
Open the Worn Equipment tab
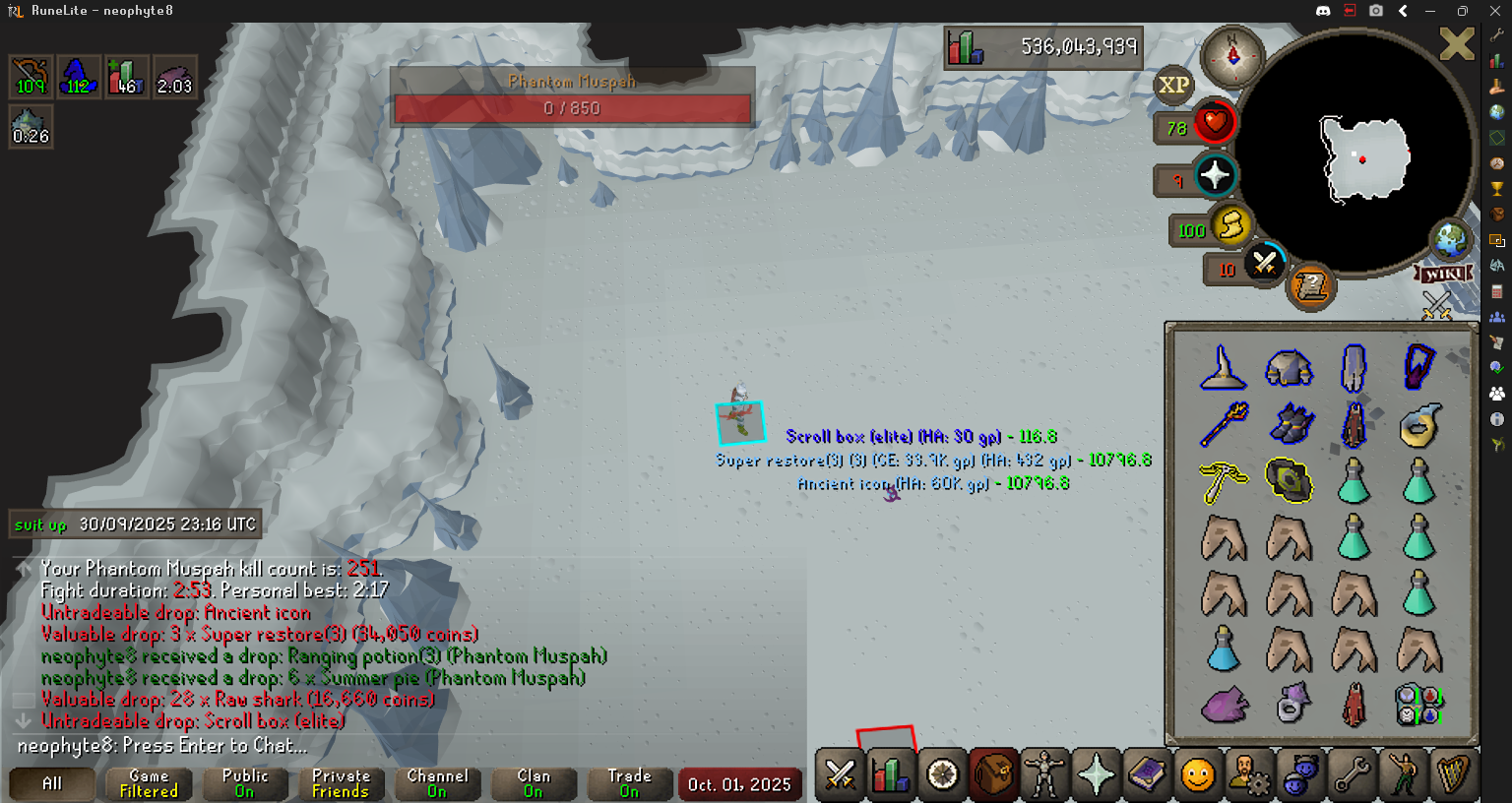click(1044, 775)
